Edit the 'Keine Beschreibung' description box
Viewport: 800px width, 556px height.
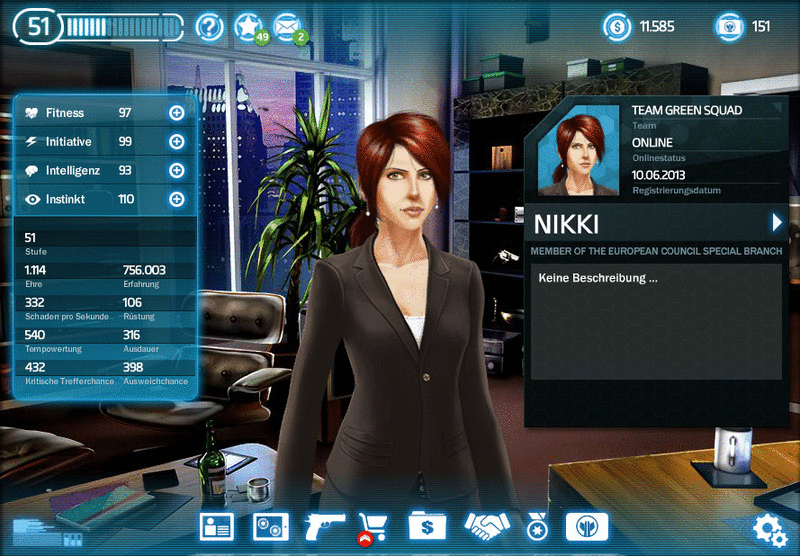tap(655, 320)
